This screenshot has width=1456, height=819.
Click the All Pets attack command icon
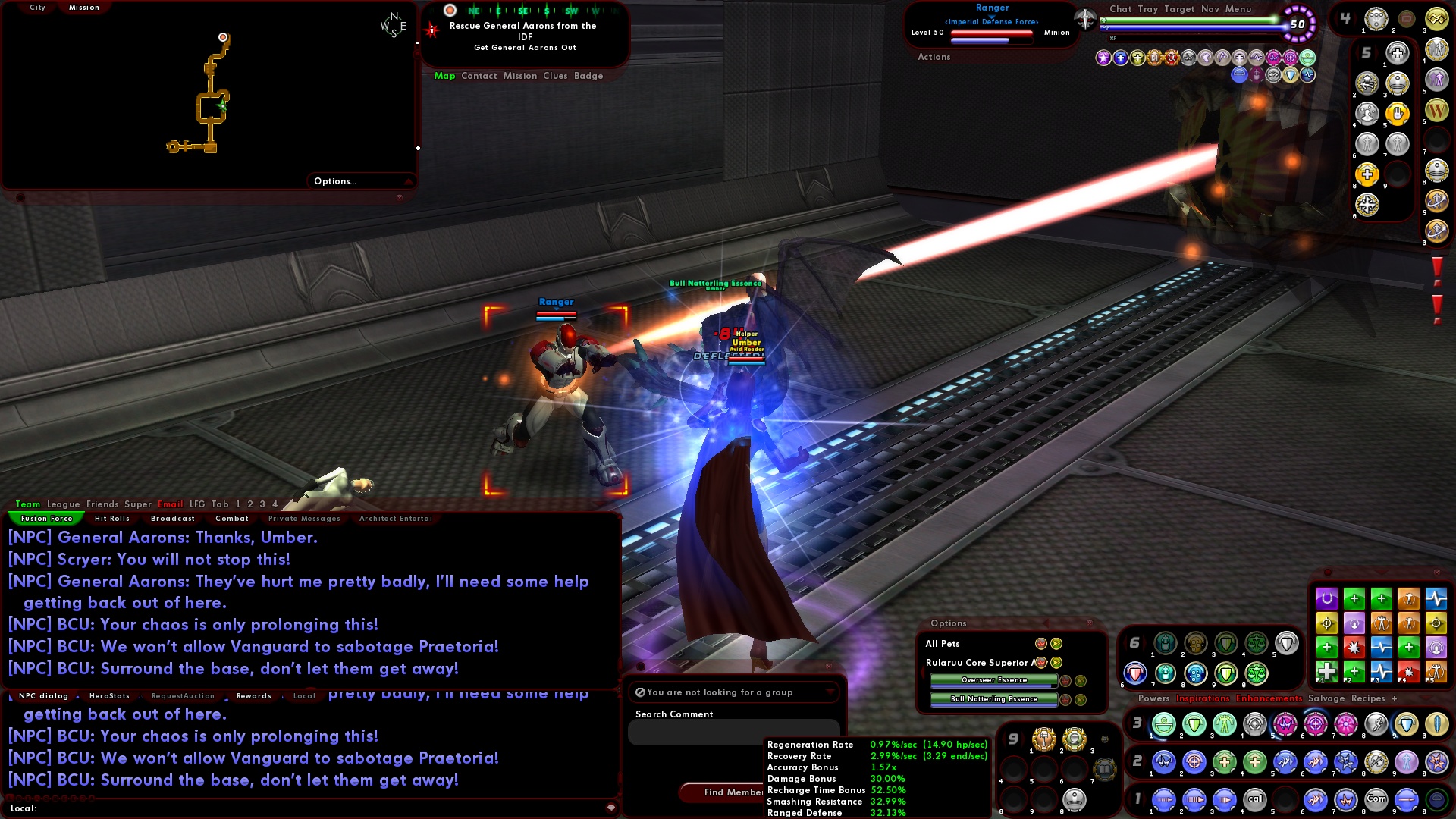1040,644
